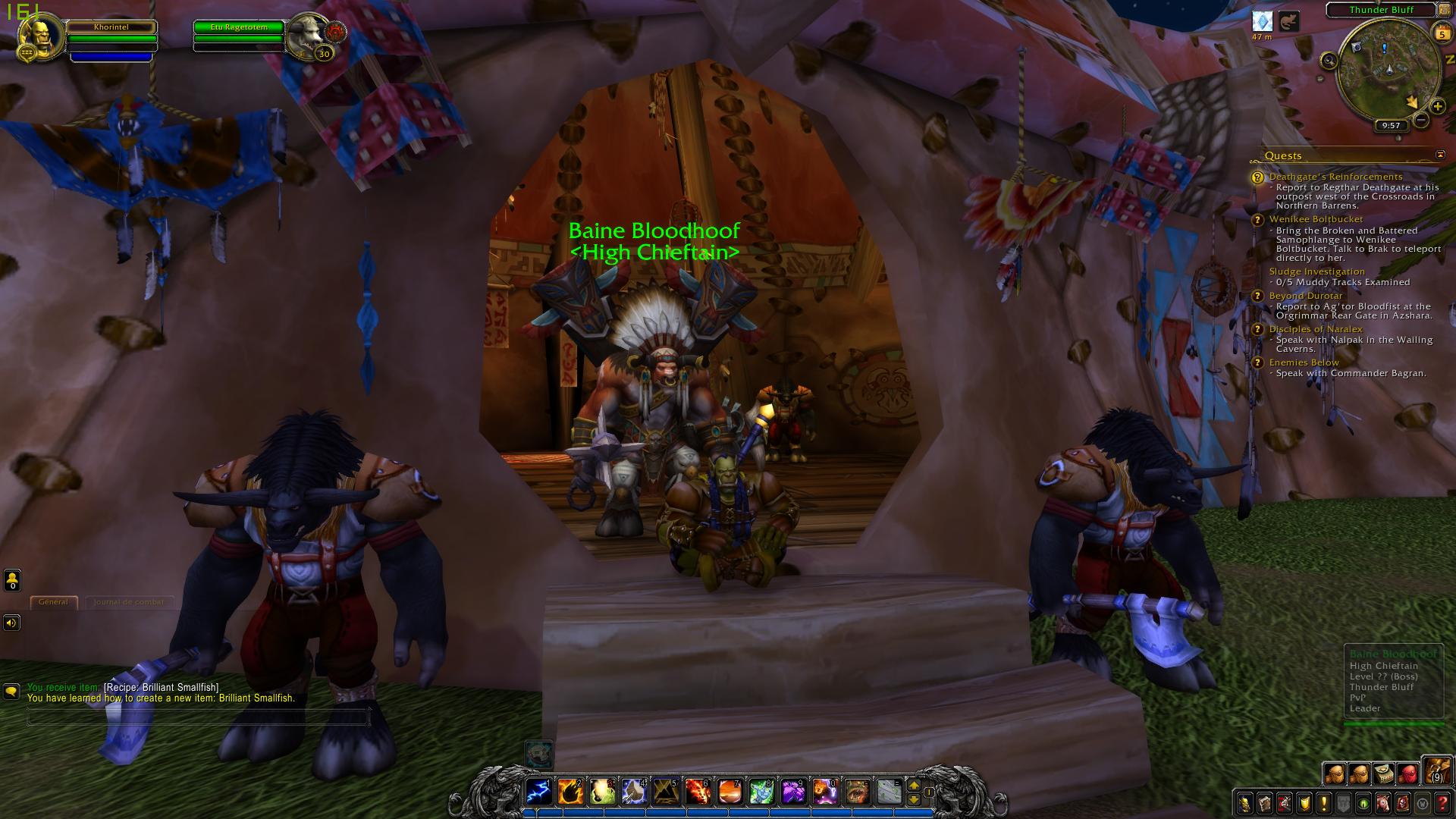The height and width of the screenshot is (819, 1456).
Task: Open the main backpack showing 9 free slots
Action: 1436,770
